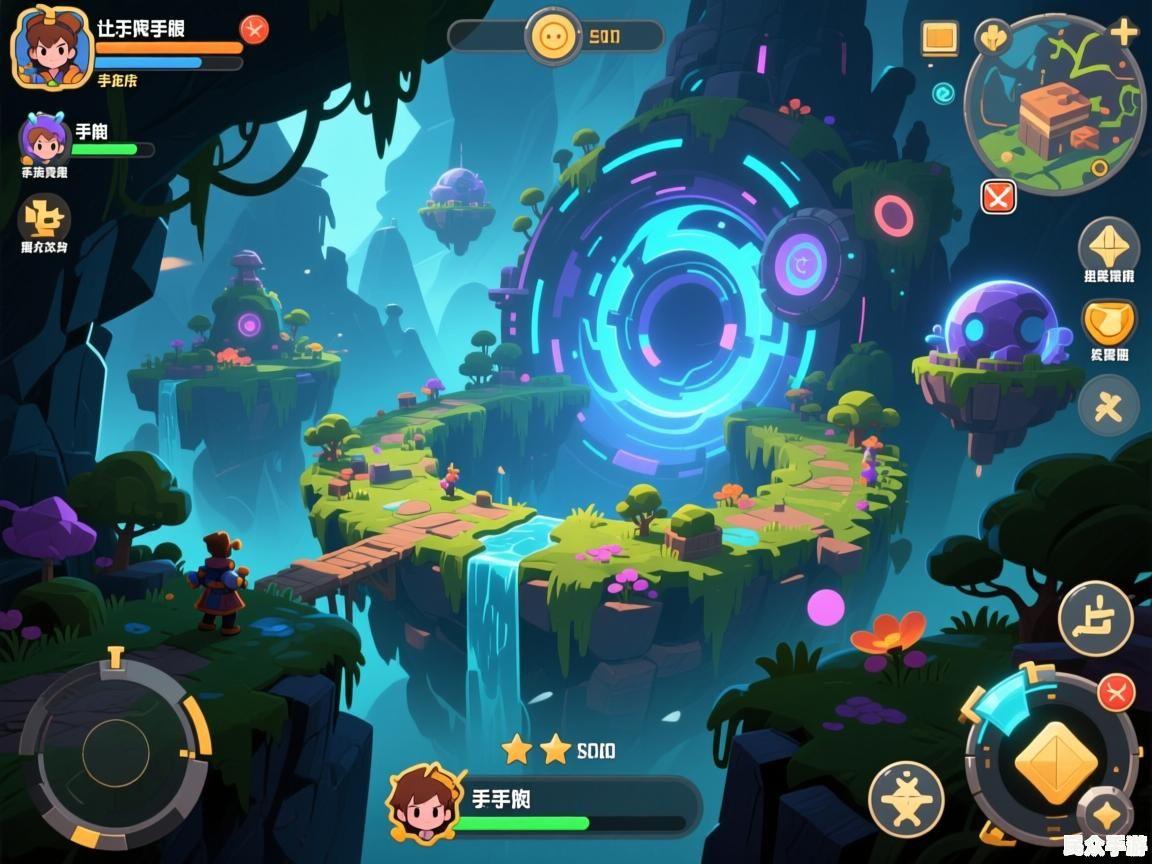Click the minimap's yellow plus button
The height and width of the screenshot is (864, 1152).
pyautogui.click(x=1124, y=32)
